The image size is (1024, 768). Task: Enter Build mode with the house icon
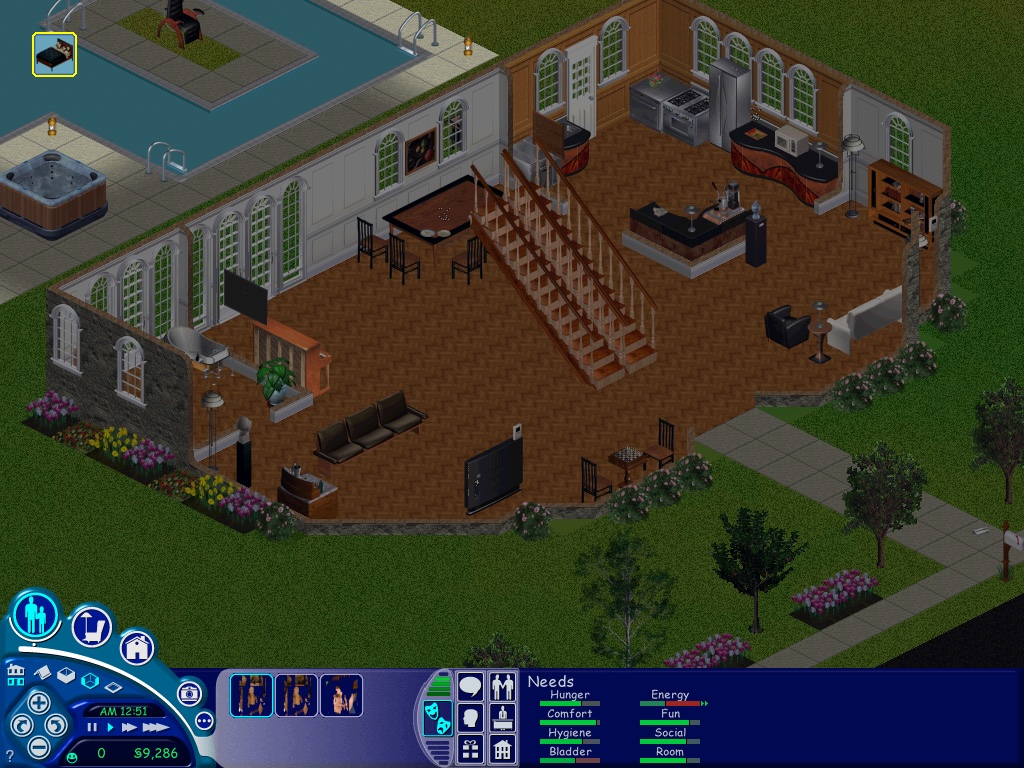[x=137, y=647]
